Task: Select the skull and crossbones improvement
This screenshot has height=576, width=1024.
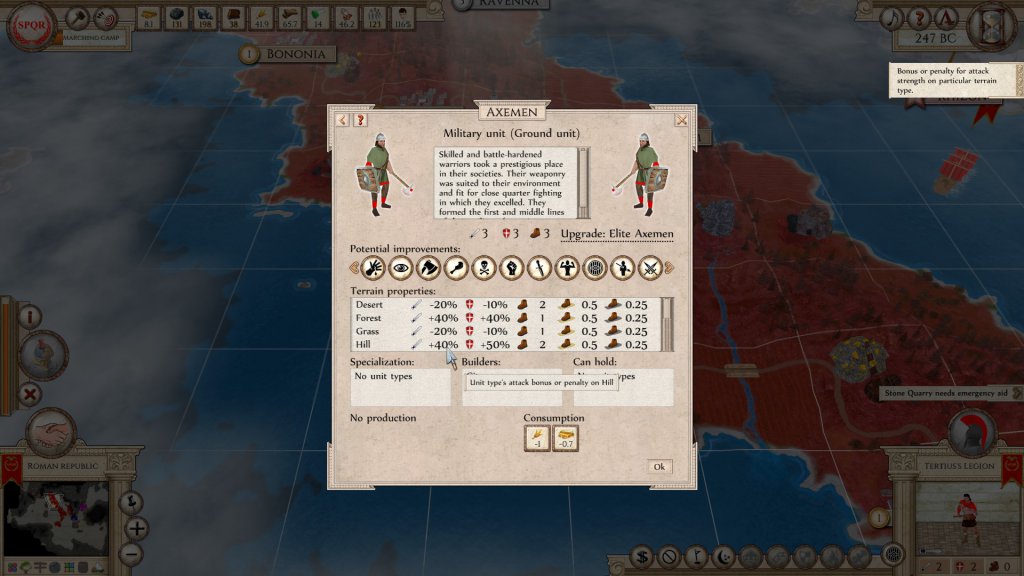Action: click(484, 267)
